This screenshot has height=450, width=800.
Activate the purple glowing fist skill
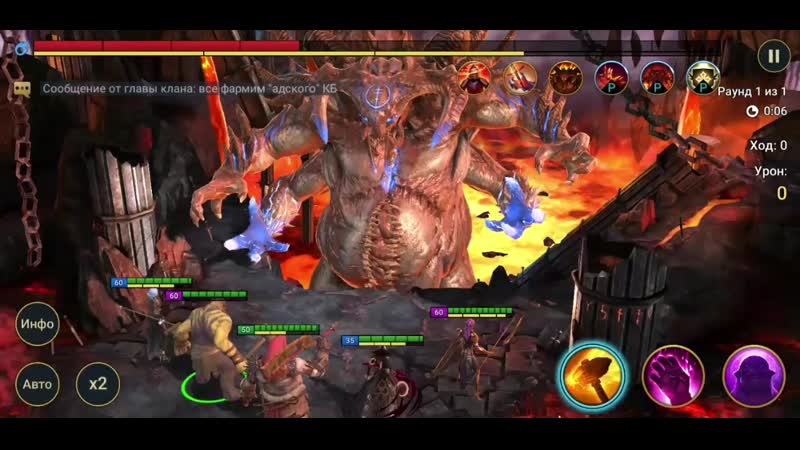[672, 375]
